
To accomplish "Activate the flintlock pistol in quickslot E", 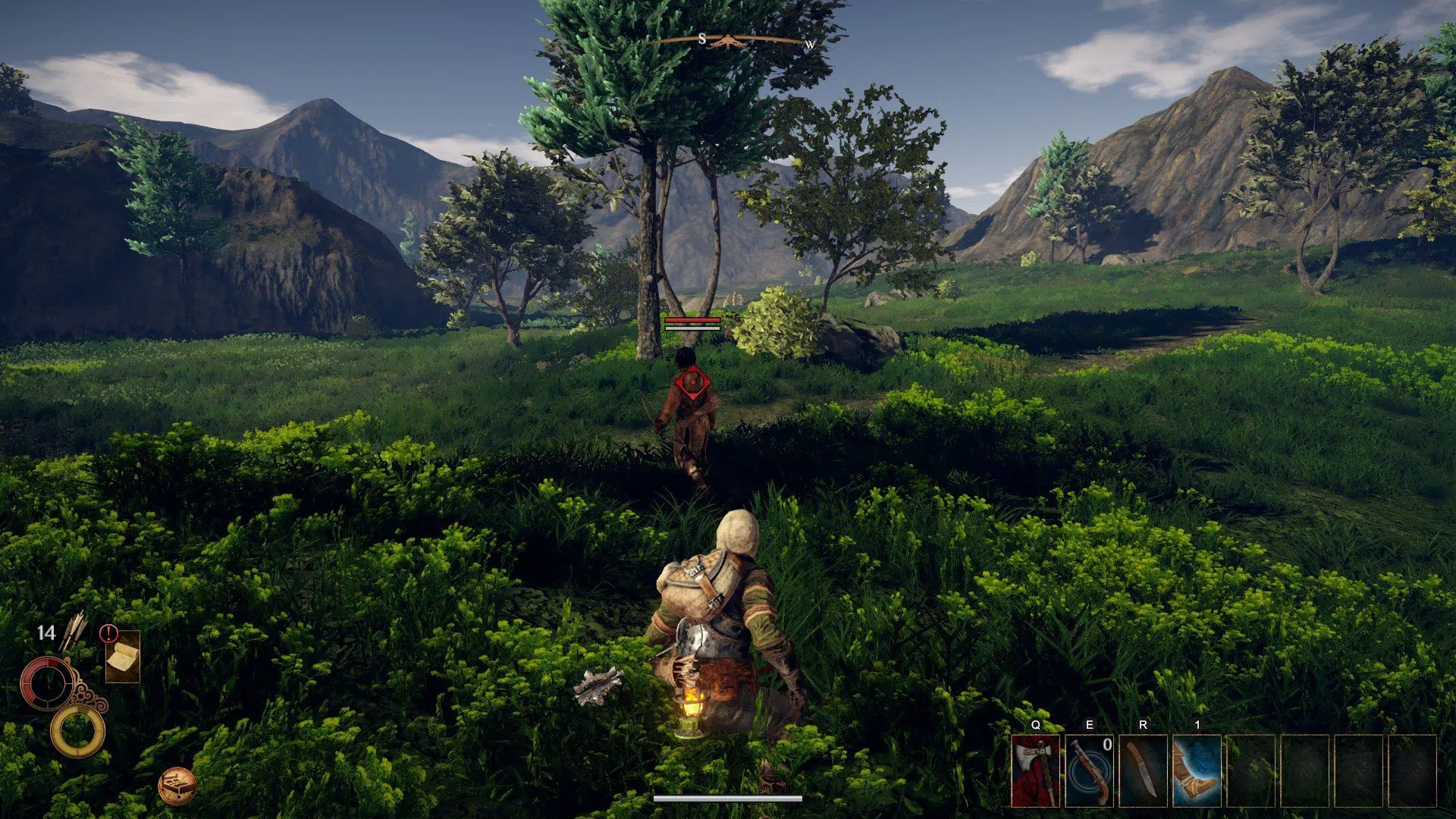I will pos(1090,770).
